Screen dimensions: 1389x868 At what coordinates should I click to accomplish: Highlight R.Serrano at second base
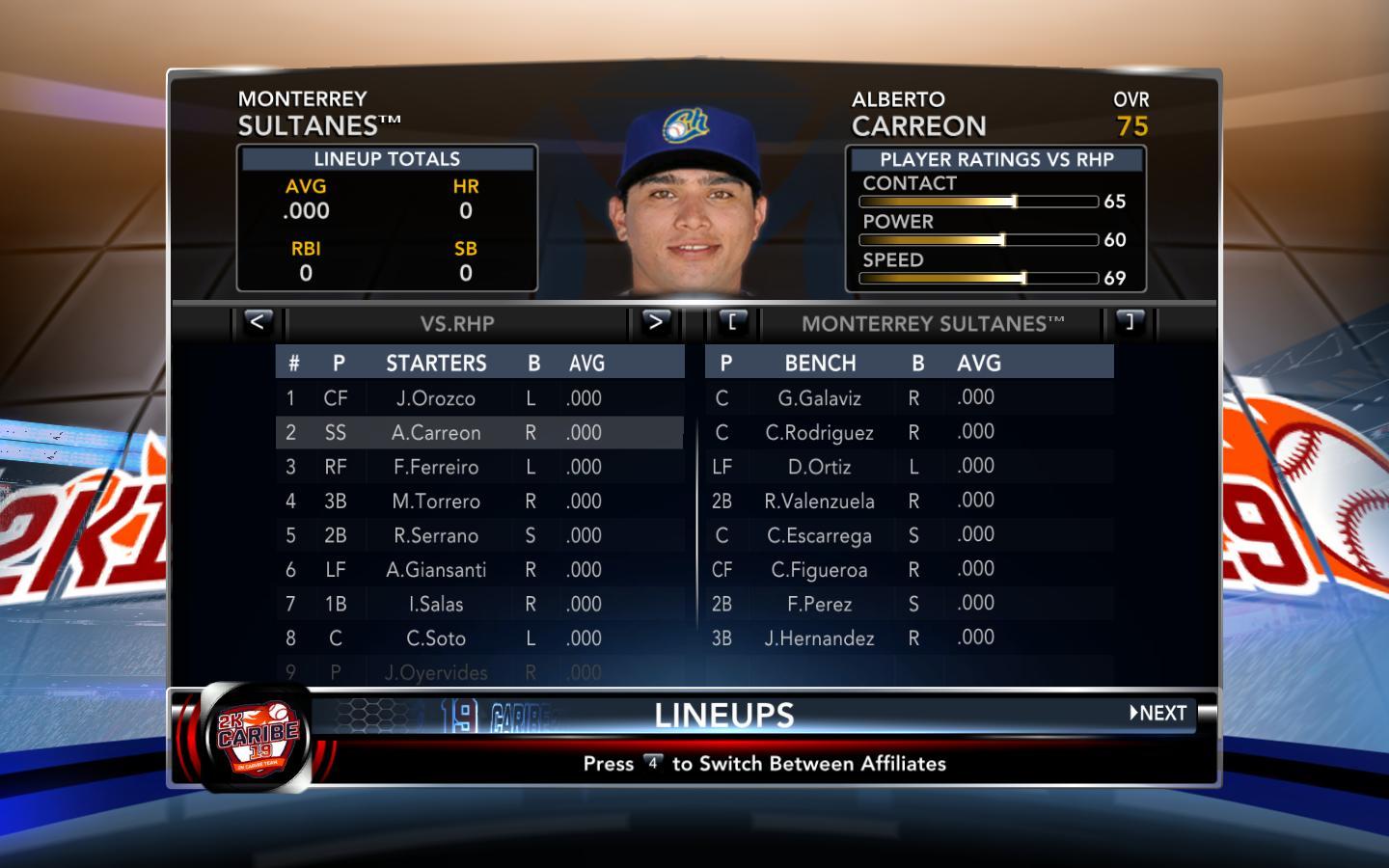point(435,536)
